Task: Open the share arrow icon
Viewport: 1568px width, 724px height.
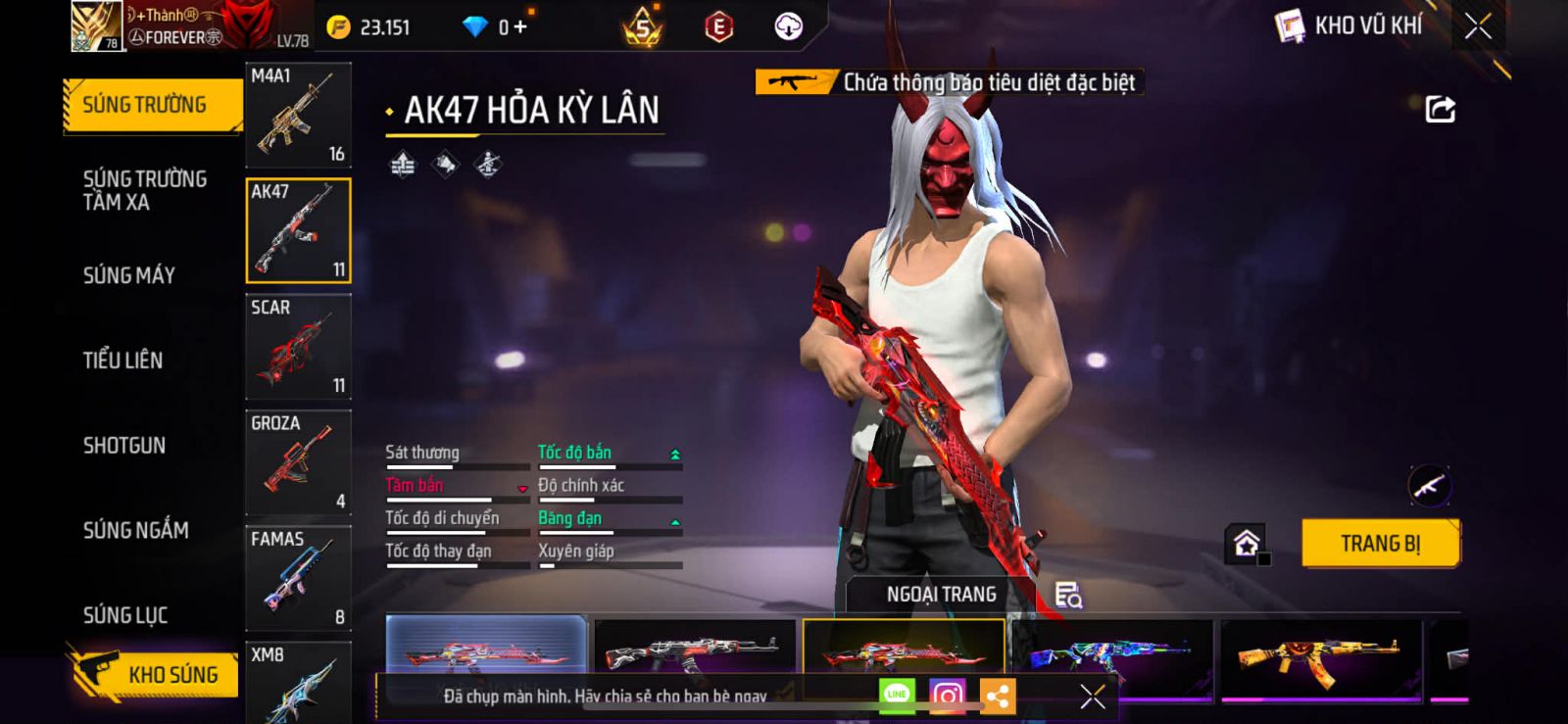Action: [x=1440, y=109]
